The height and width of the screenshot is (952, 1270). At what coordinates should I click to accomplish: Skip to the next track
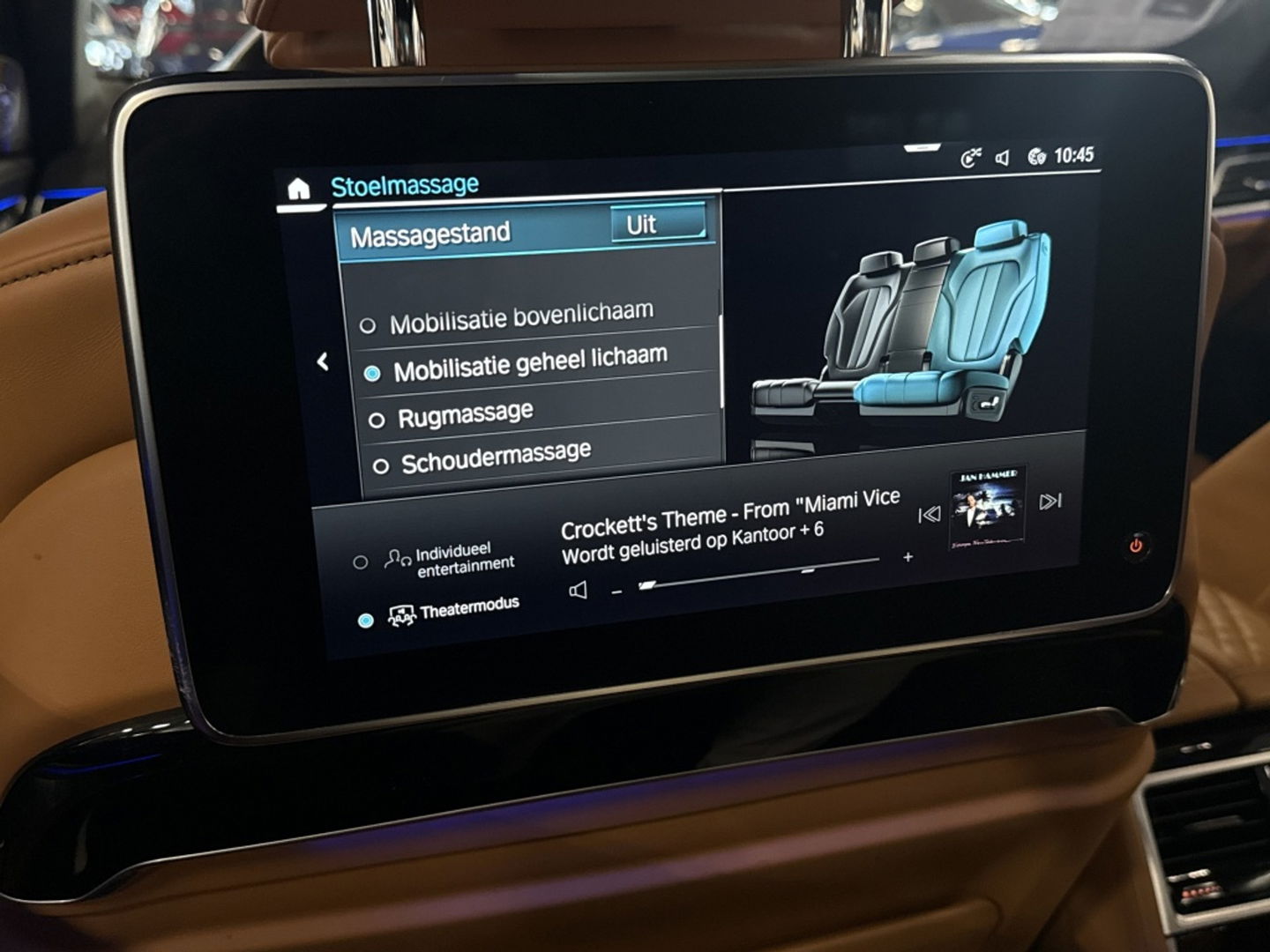tap(1051, 501)
